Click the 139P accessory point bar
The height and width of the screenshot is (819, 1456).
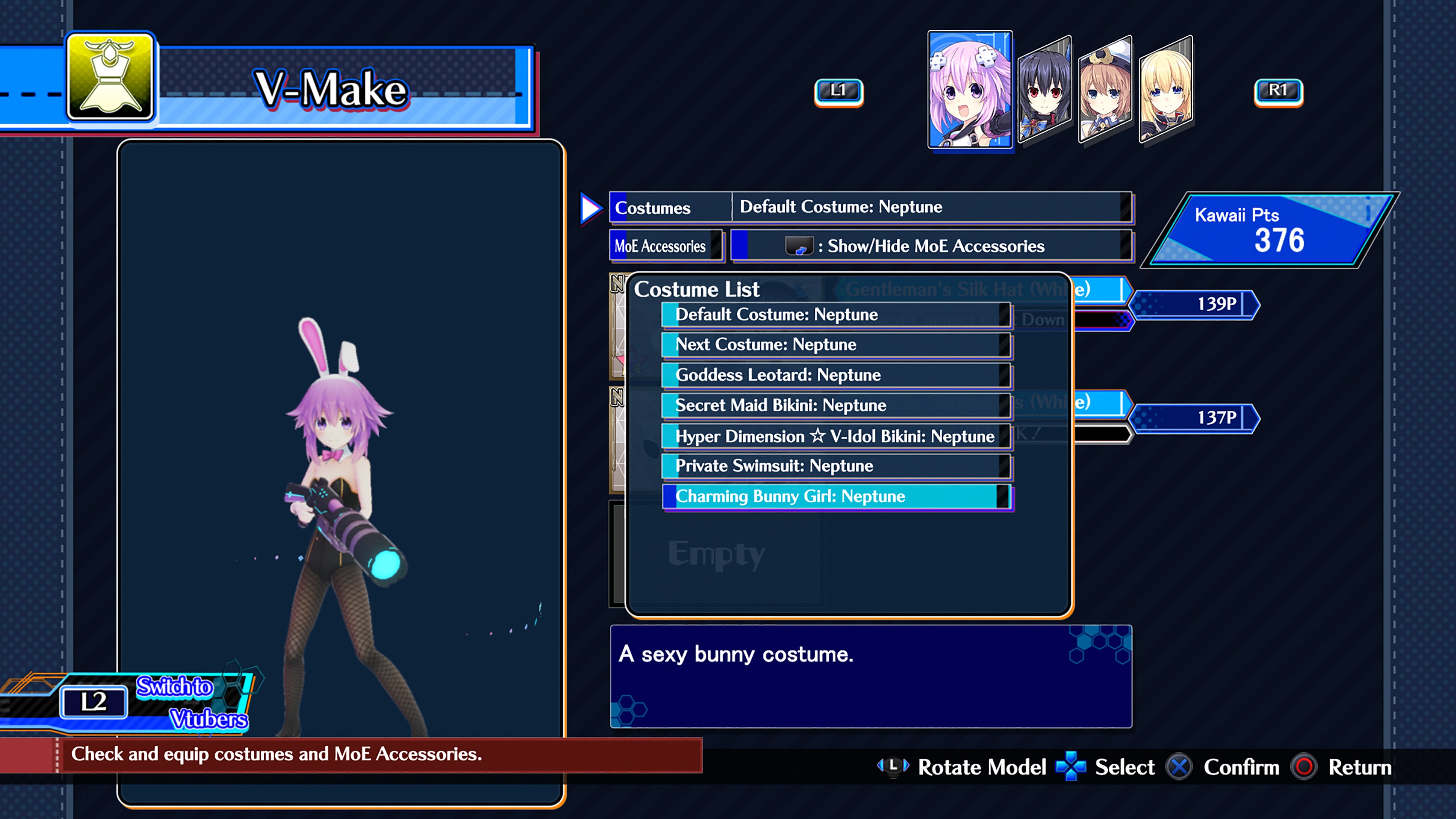click(1194, 304)
